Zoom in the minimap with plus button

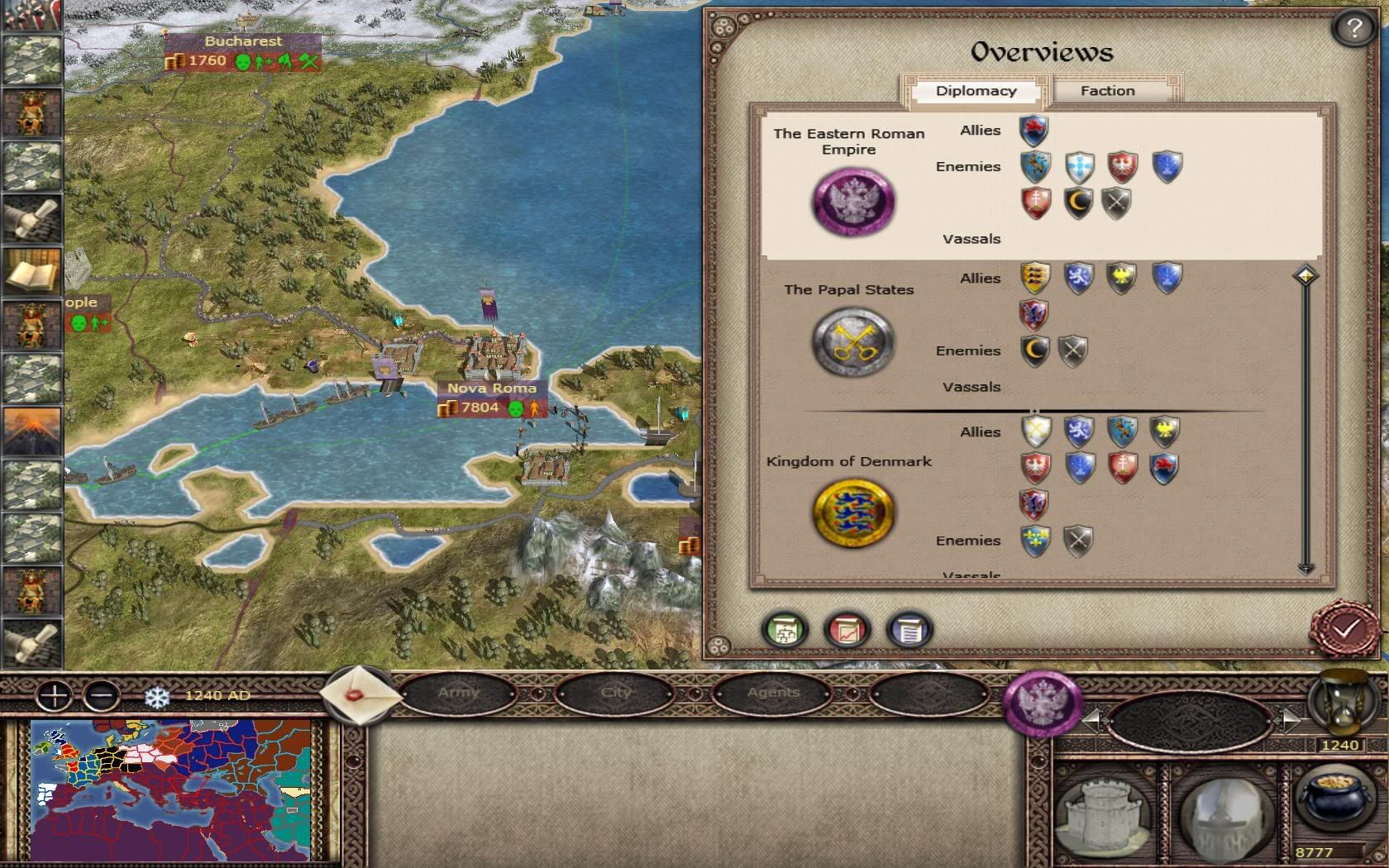point(55,695)
